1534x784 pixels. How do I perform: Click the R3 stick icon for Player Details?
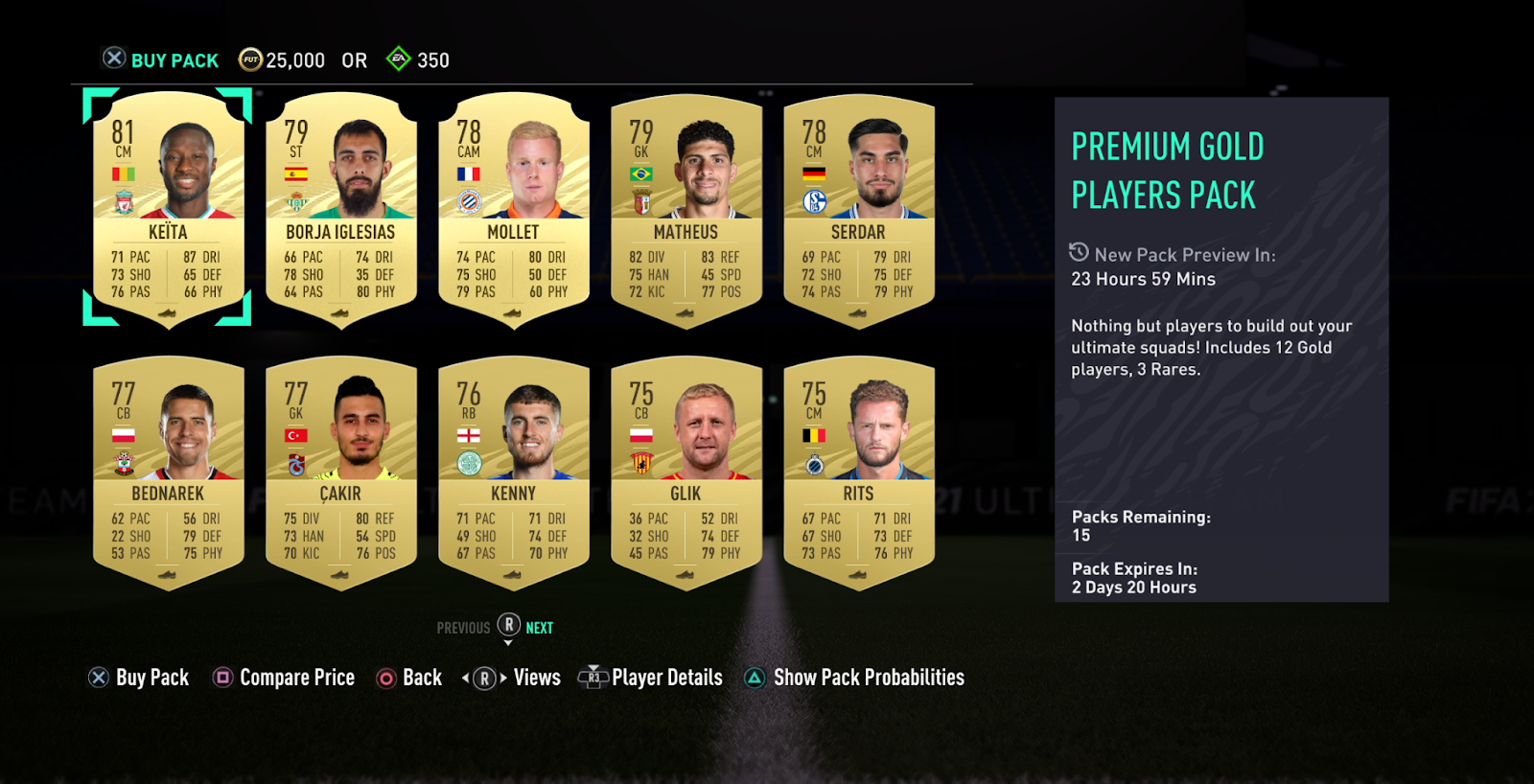click(x=594, y=678)
